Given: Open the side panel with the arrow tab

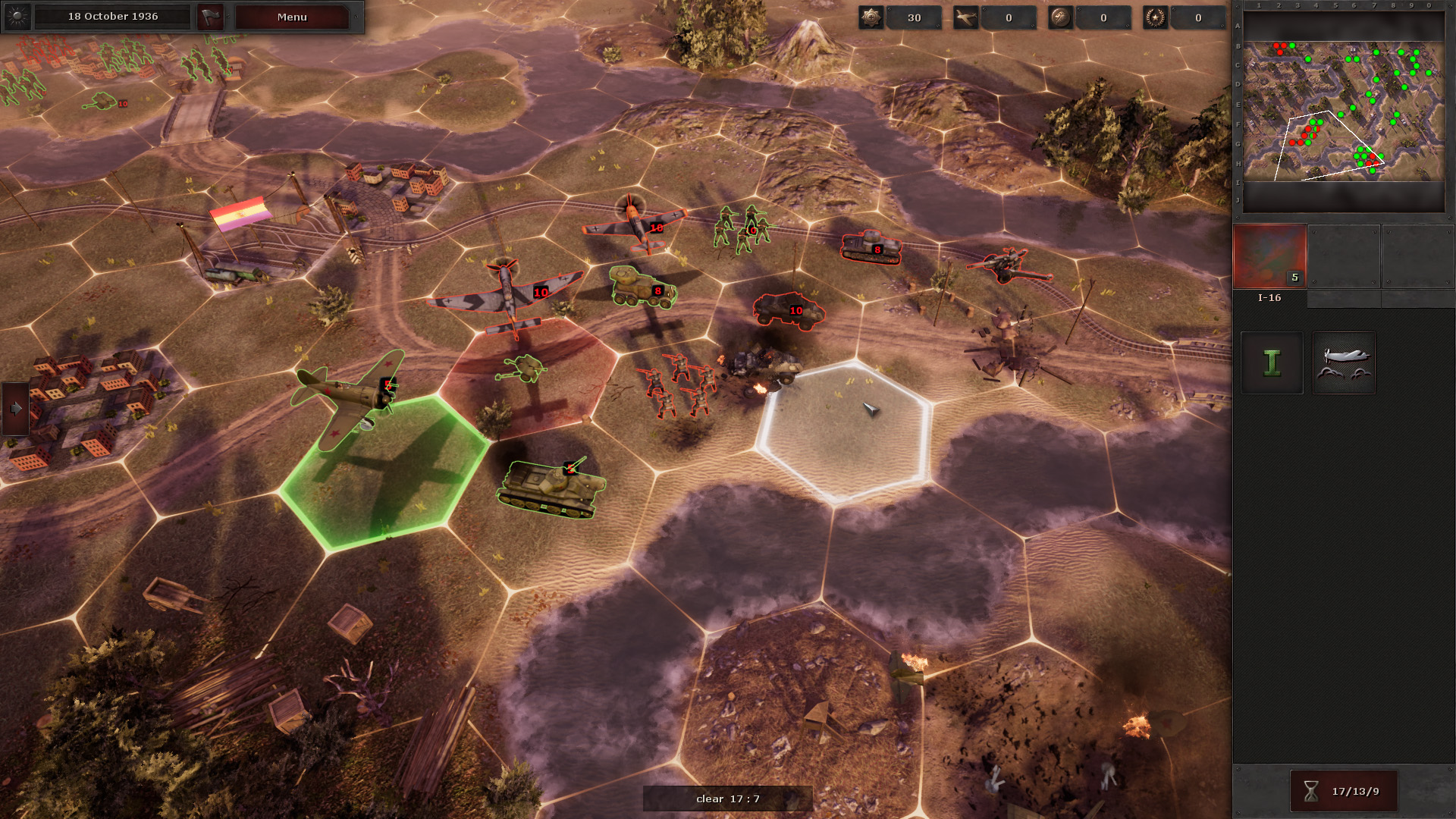Looking at the screenshot, I should tap(15, 408).
